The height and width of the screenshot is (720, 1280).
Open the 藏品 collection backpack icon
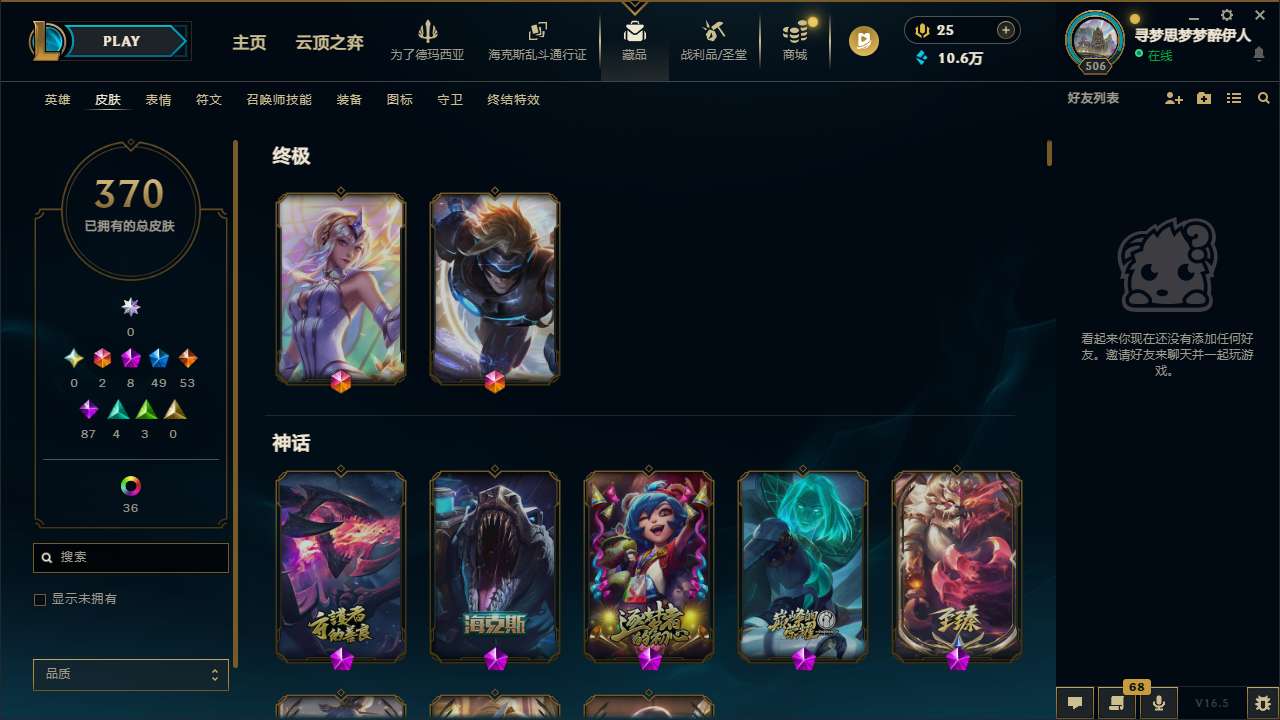click(634, 30)
